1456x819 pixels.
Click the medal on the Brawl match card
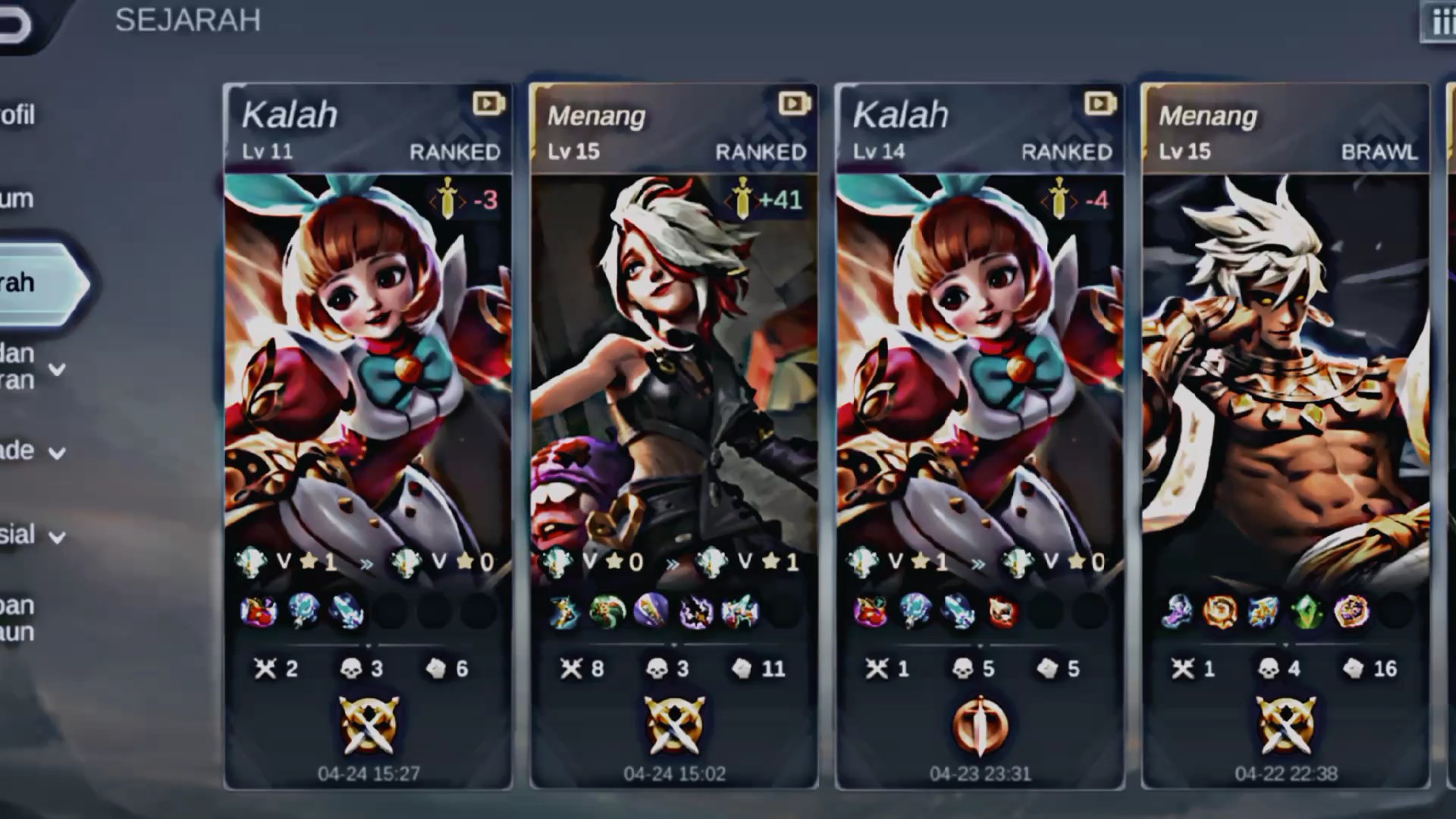pos(1285,725)
